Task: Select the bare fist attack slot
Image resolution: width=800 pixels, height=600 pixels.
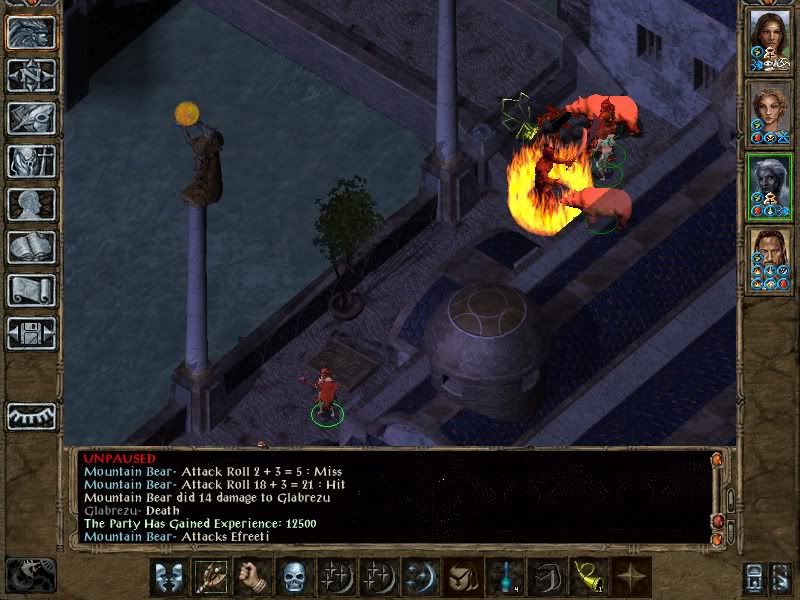Action: [255, 578]
